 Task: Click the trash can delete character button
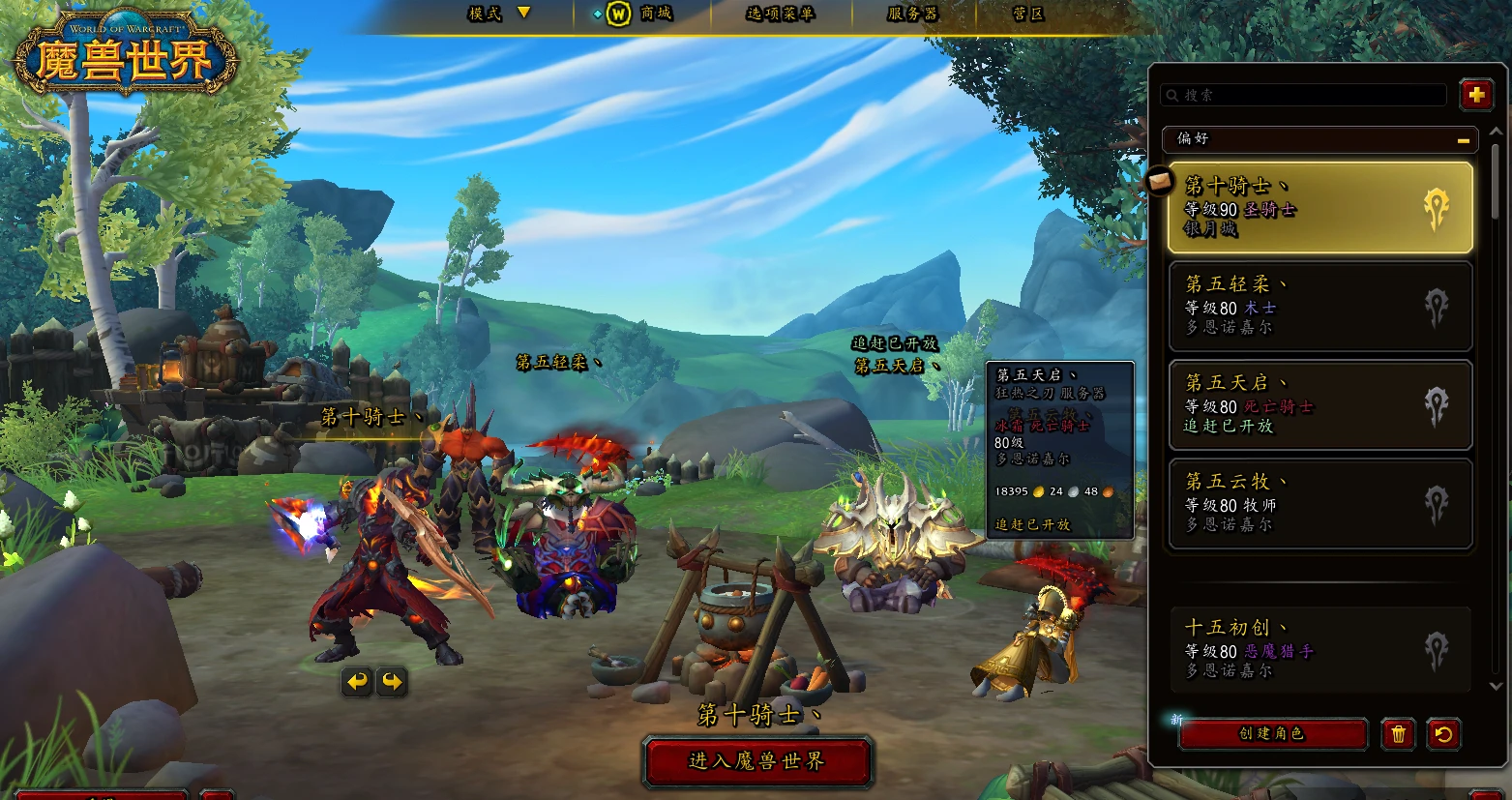point(1398,734)
